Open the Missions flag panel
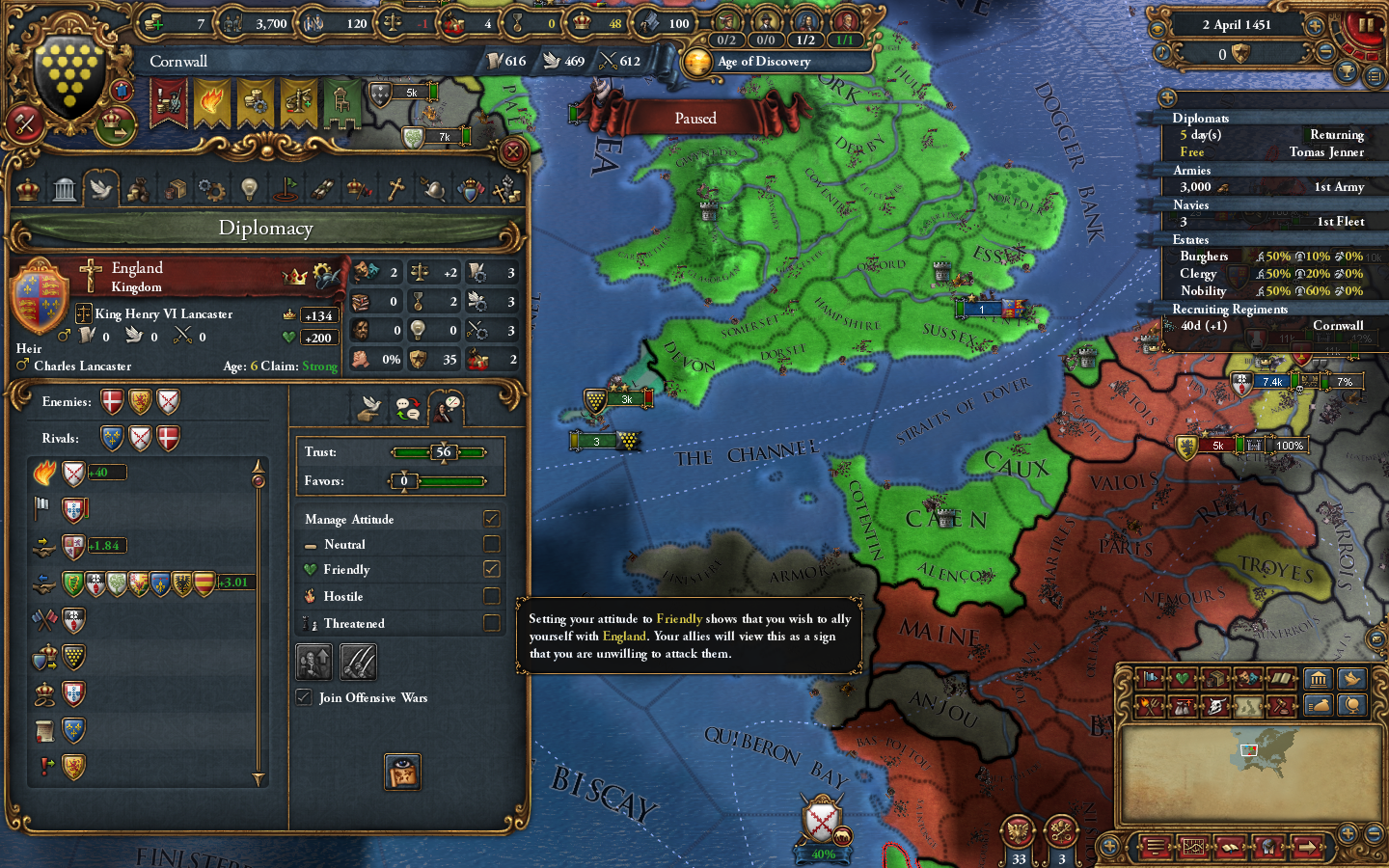 (x=287, y=188)
